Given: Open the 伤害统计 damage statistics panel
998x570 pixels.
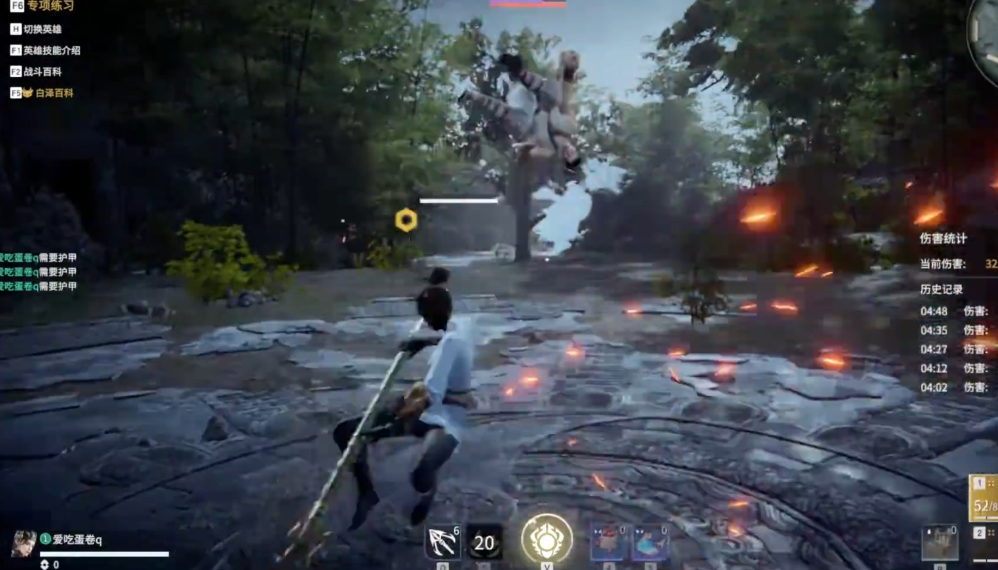Looking at the screenshot, I should [x=942, y=238].
